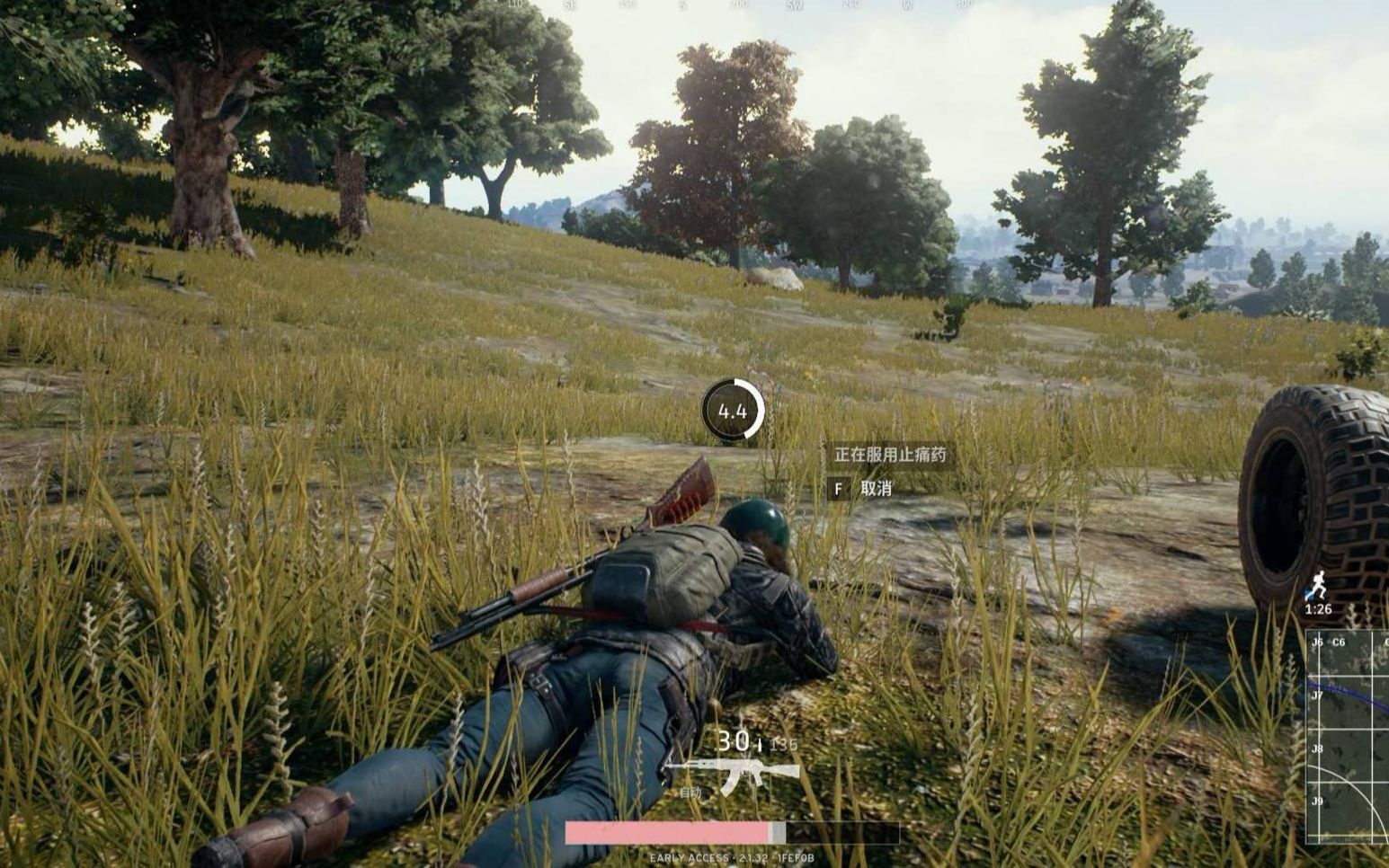Click the S marker on the compass bar
This screenshot has height=868, width=1389.
click(684, 7)
